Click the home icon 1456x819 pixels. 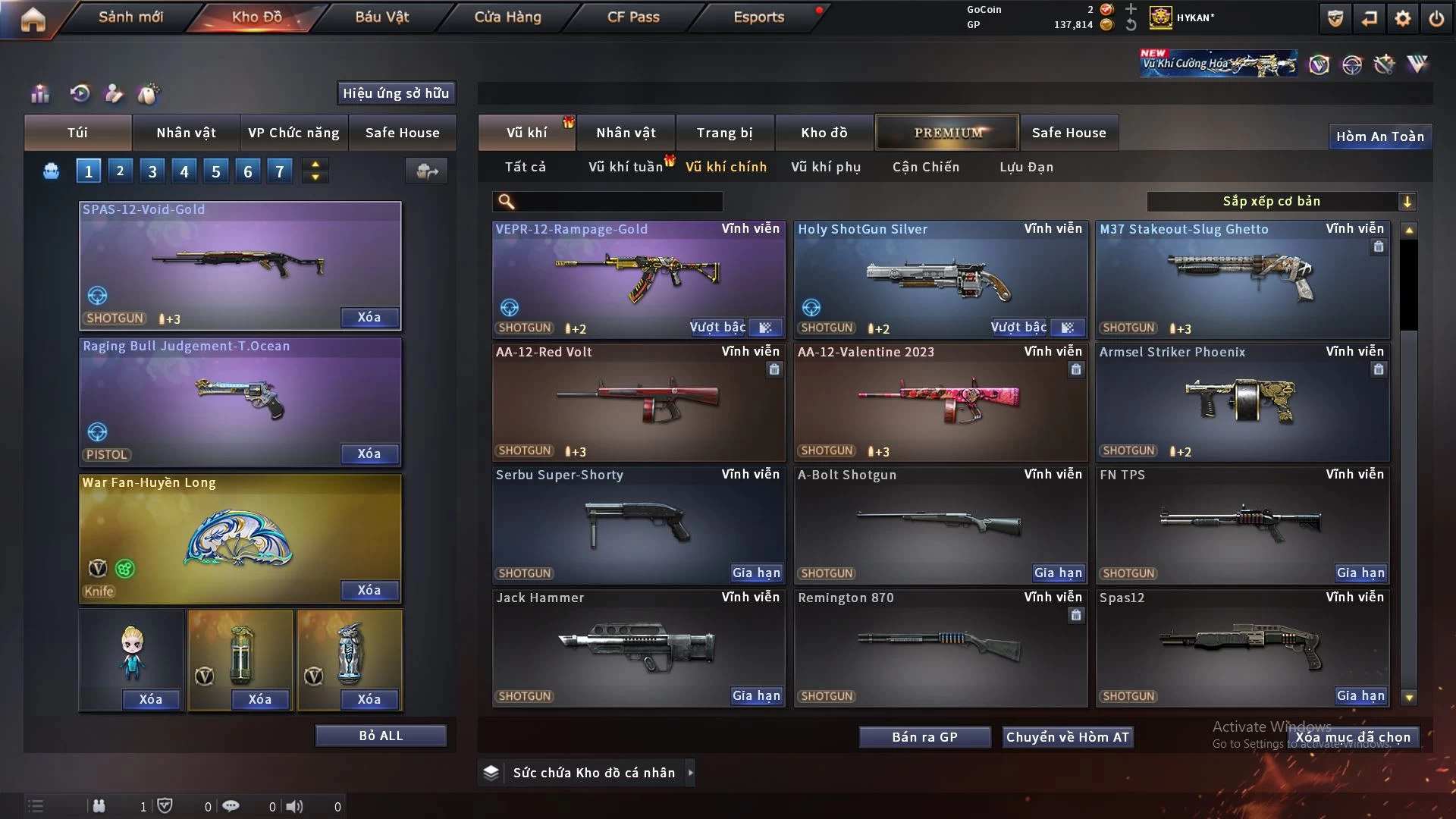tap(33, 19)
